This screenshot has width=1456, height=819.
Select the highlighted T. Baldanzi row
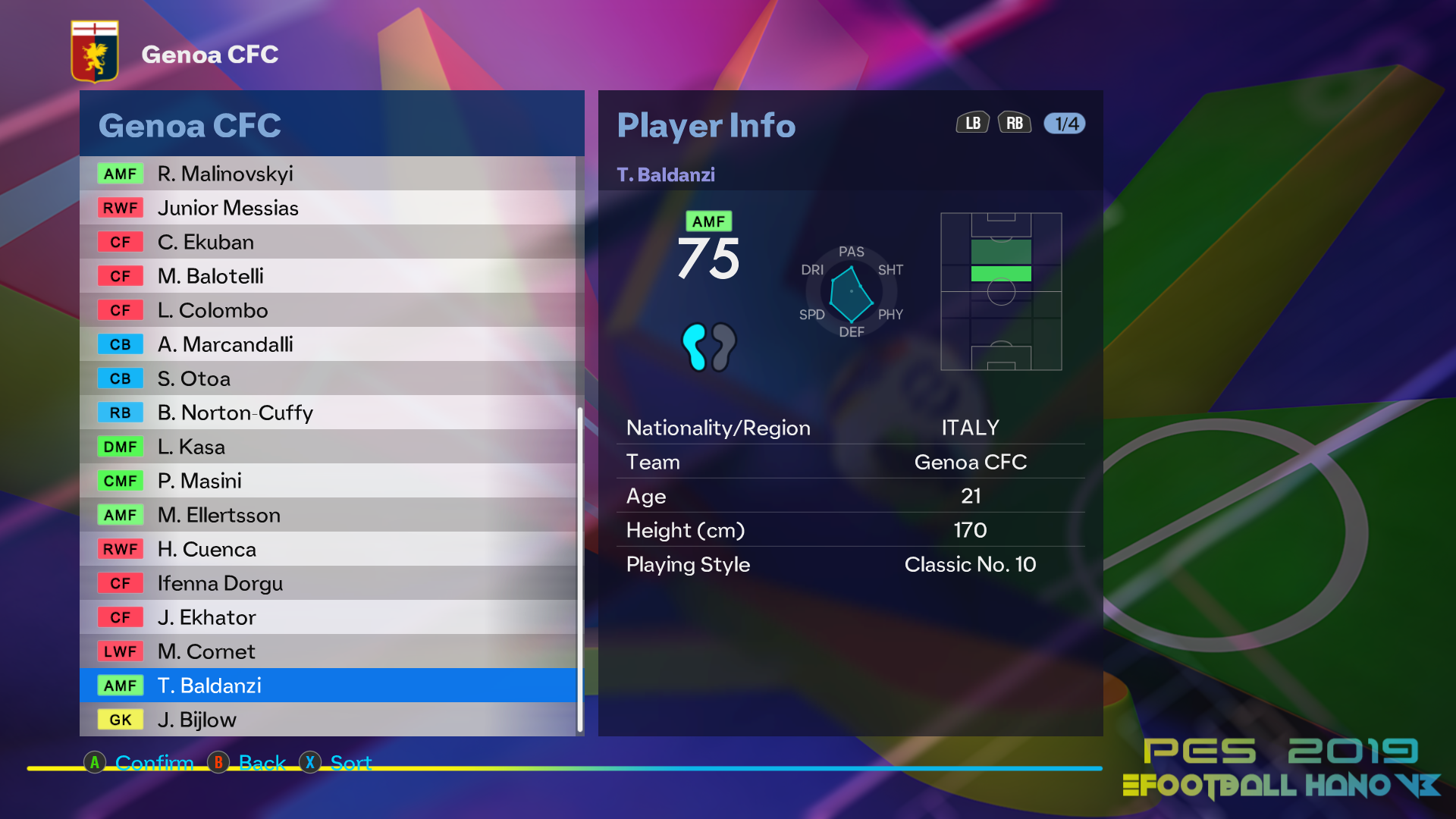328,686
